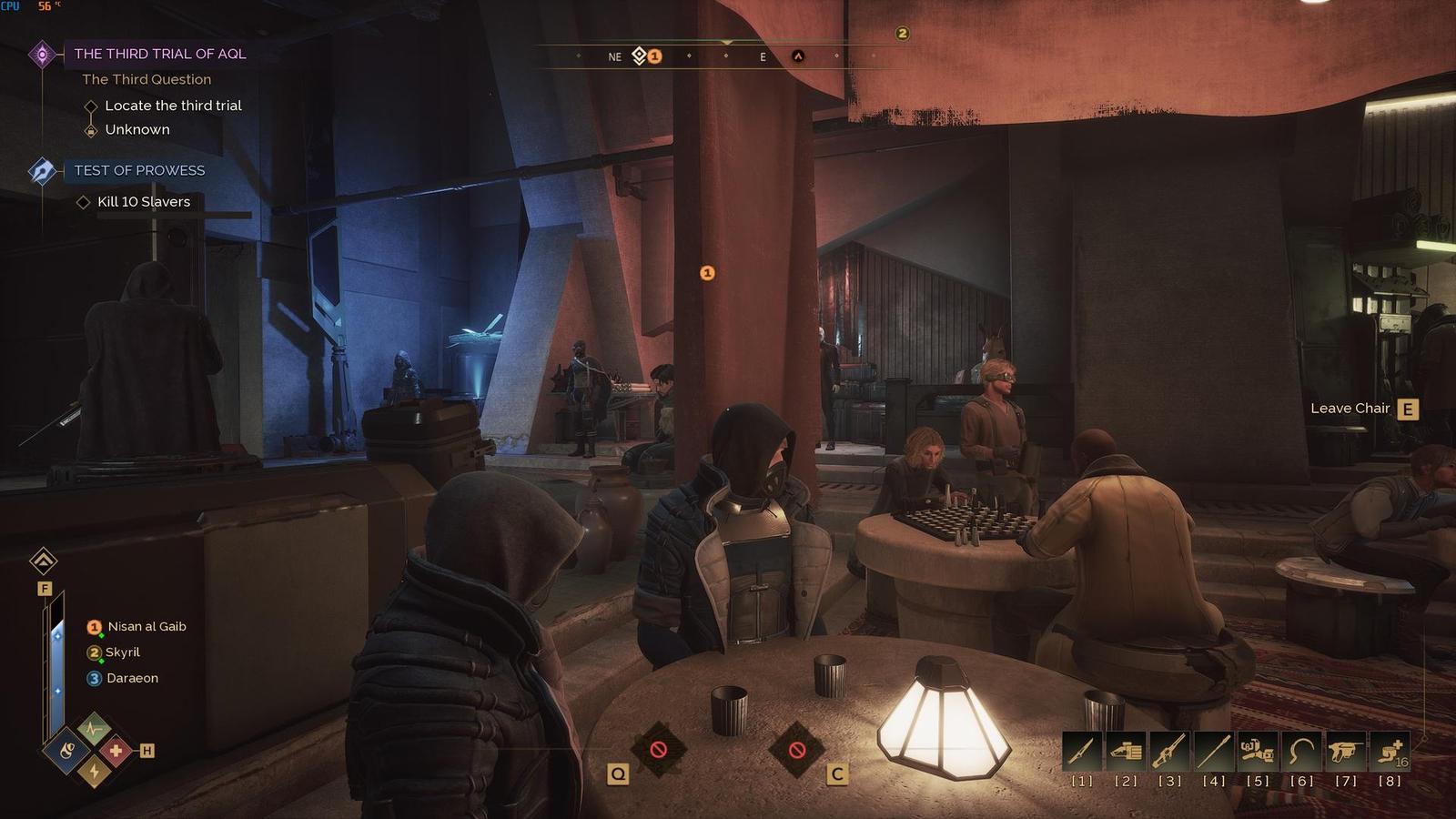
Task: Click the green heartbeat pulse diamond icon
Action: tap(93, 728)
